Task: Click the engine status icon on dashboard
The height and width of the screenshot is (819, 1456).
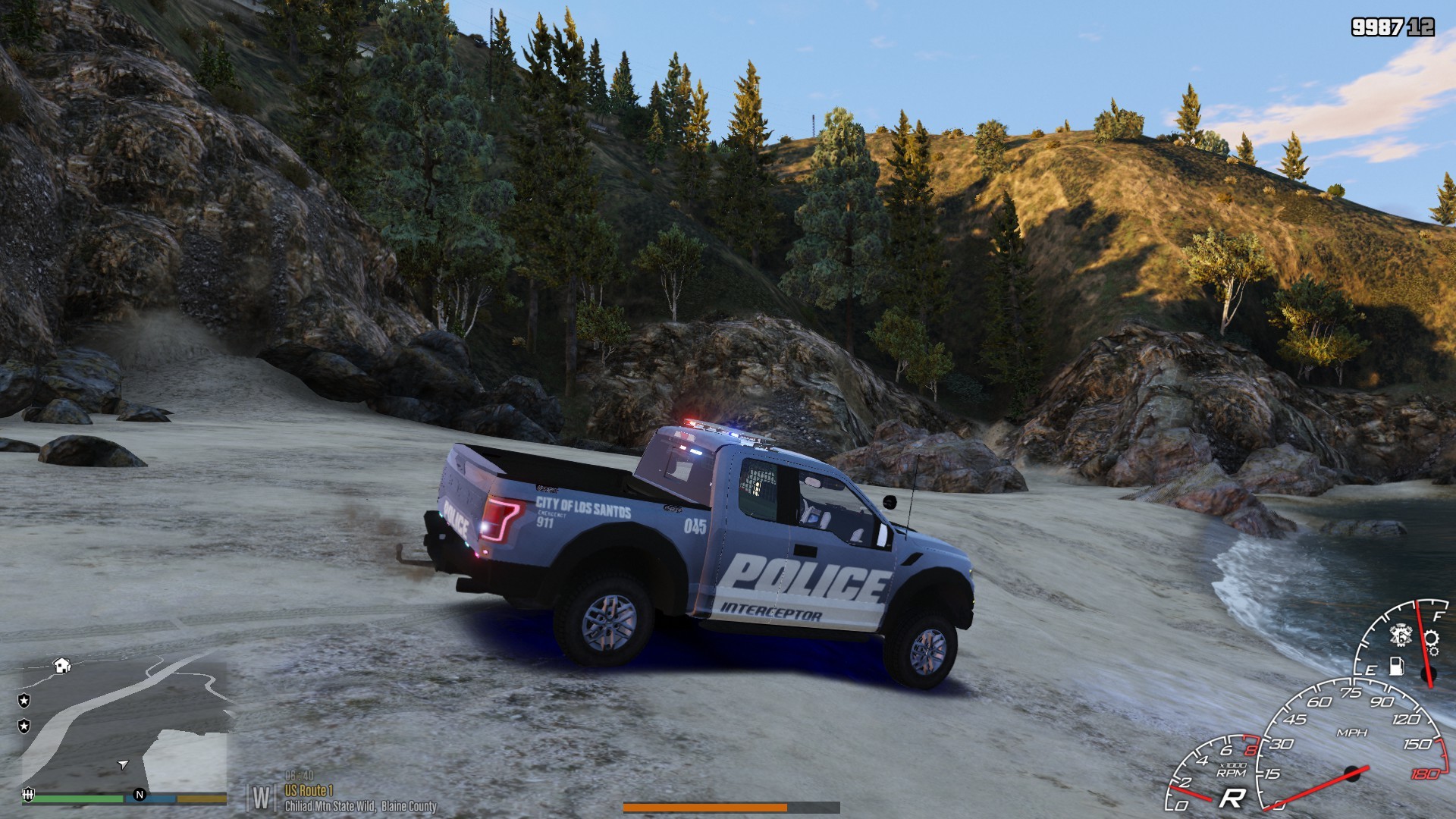Action: click(x=1401, y=635)
